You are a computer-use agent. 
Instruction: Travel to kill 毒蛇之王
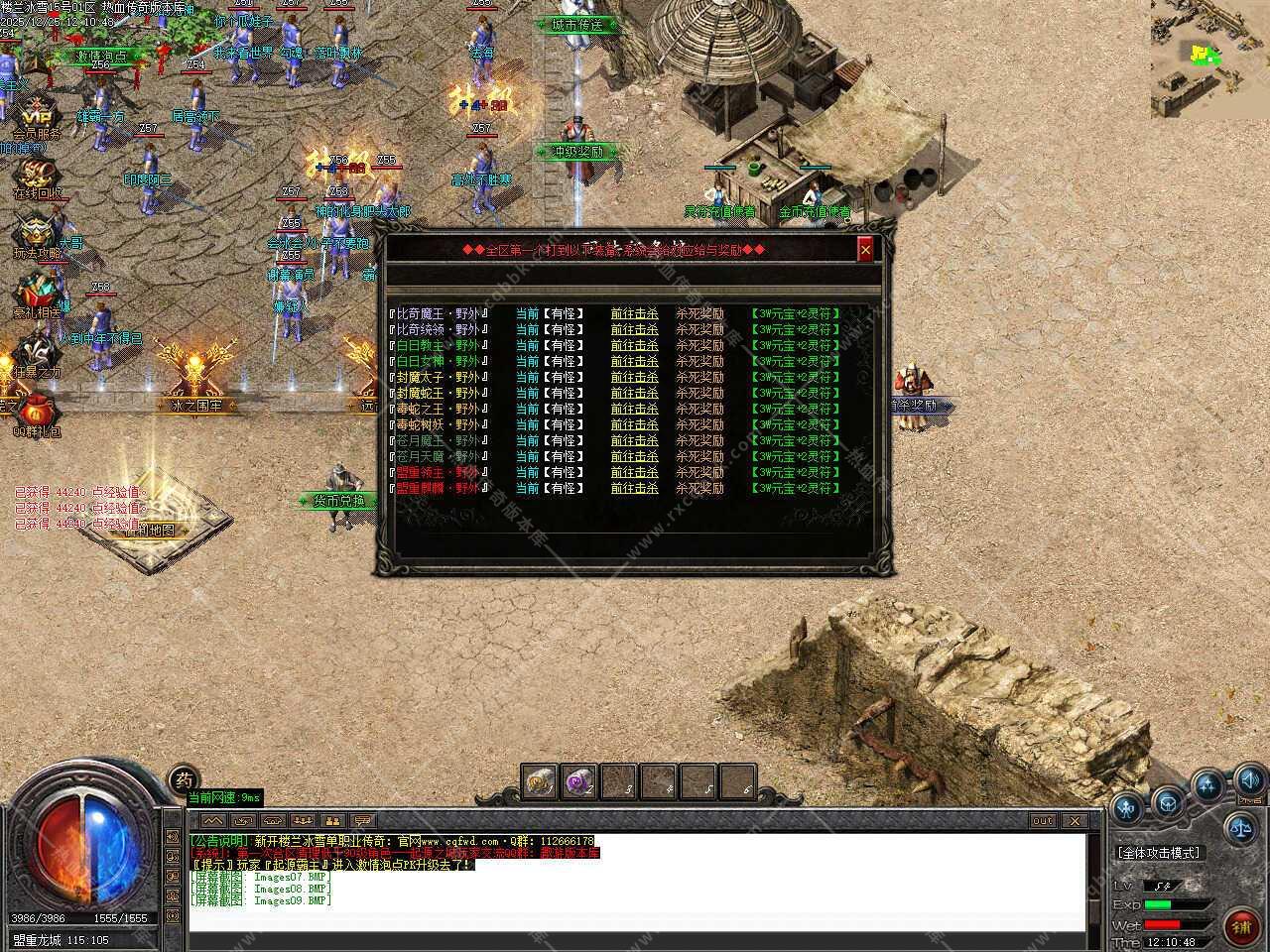634,409
